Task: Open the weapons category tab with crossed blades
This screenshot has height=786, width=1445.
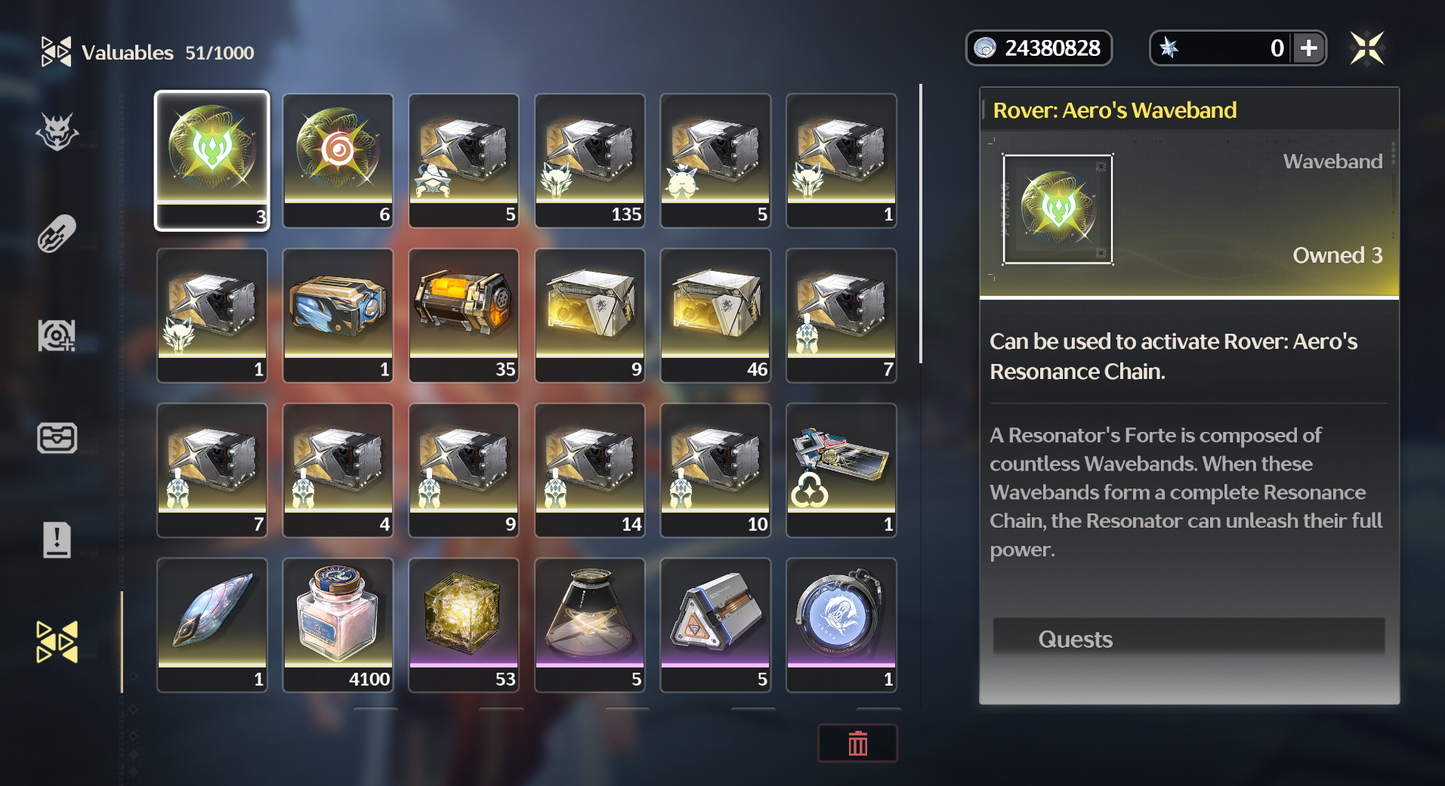Action: click(x=57, y=235)
